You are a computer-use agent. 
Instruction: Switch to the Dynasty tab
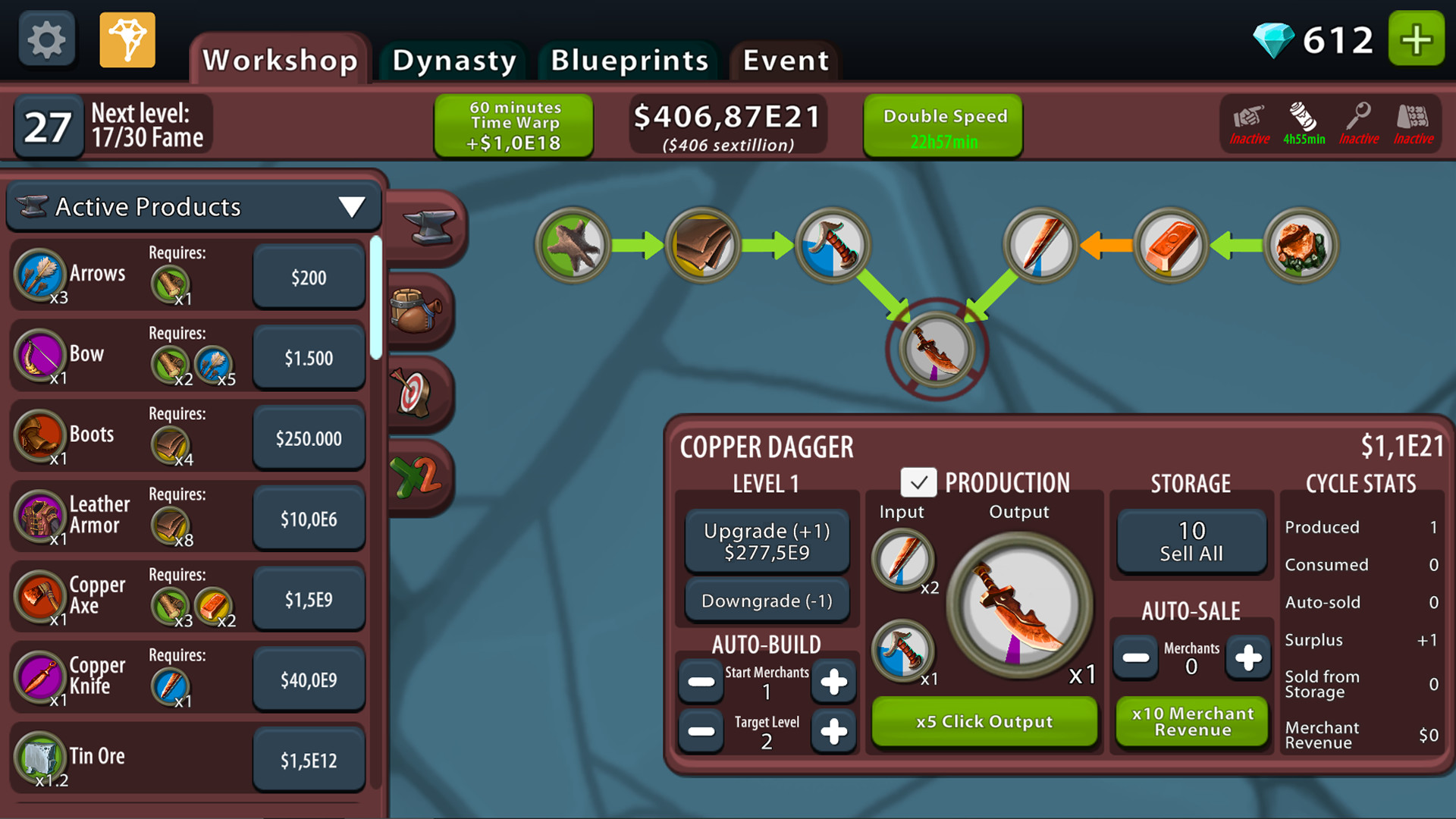[x=452, y=61]
